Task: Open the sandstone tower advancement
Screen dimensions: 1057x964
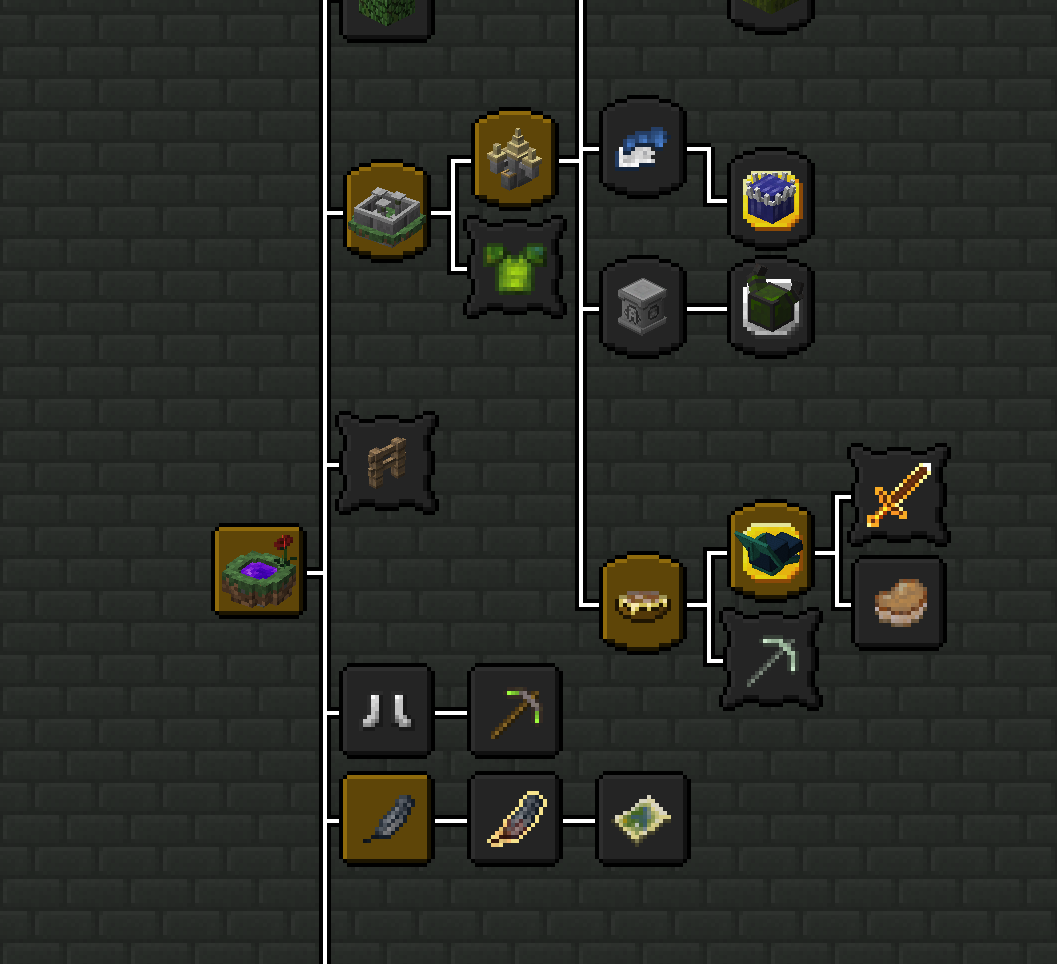Action: tap(515, 159)
